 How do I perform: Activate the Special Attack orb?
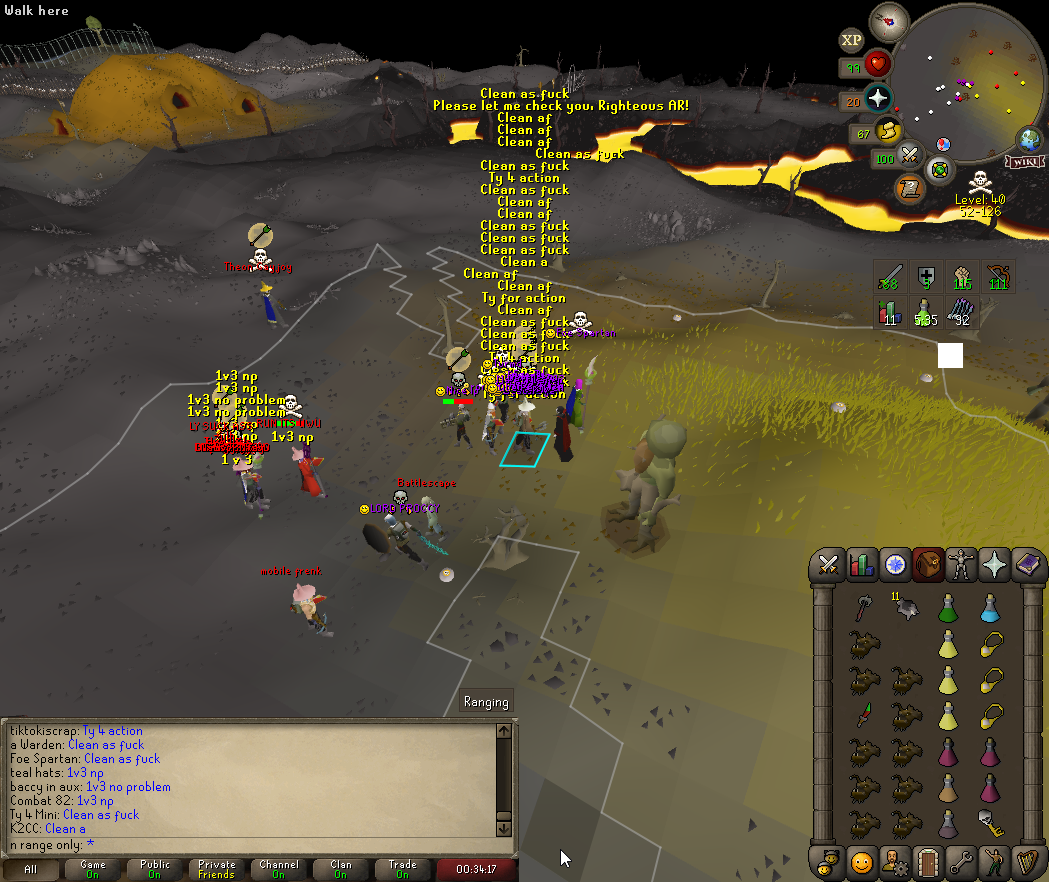909,155
